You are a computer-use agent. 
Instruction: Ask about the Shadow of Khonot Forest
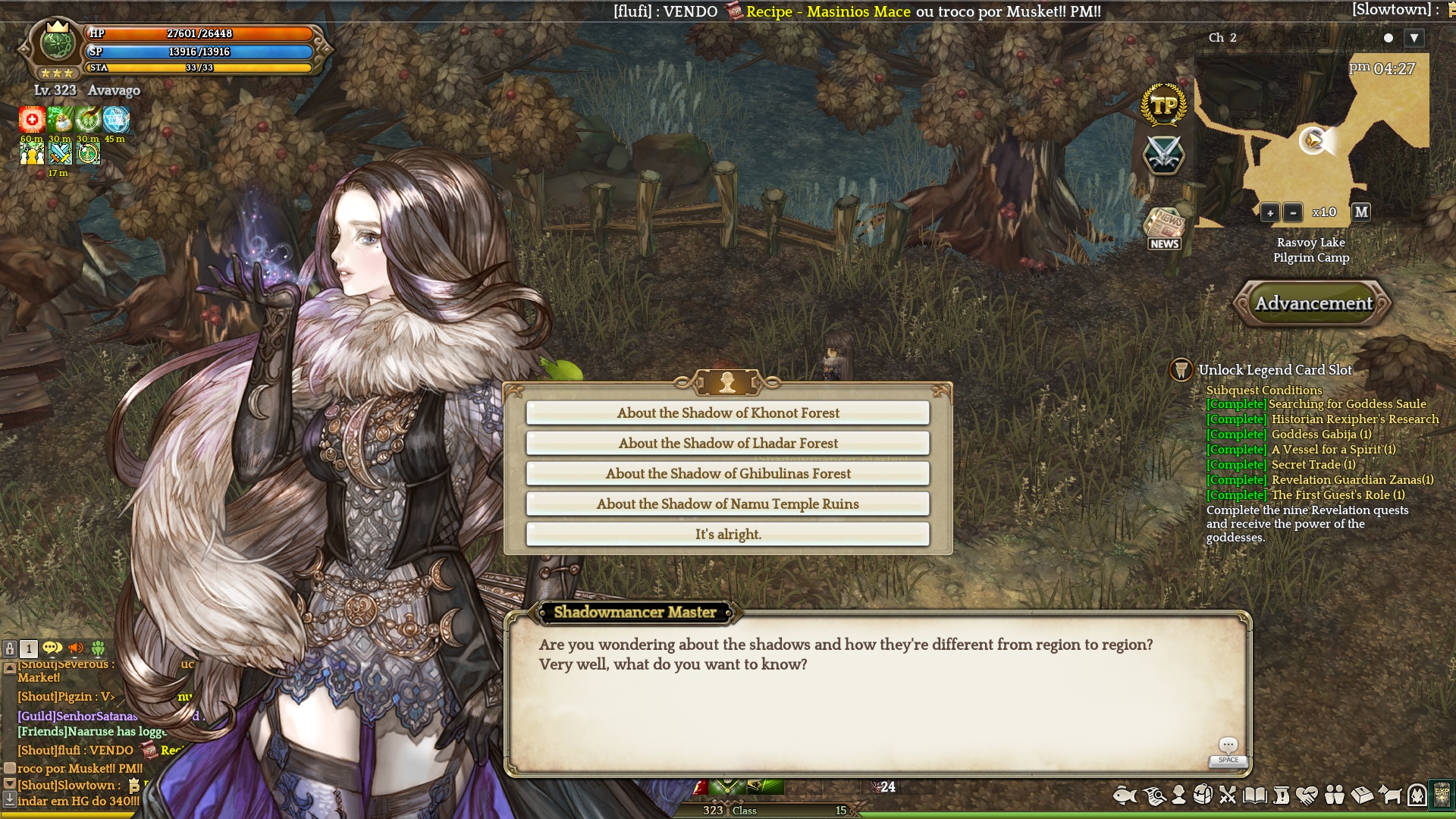coord(727,413)
